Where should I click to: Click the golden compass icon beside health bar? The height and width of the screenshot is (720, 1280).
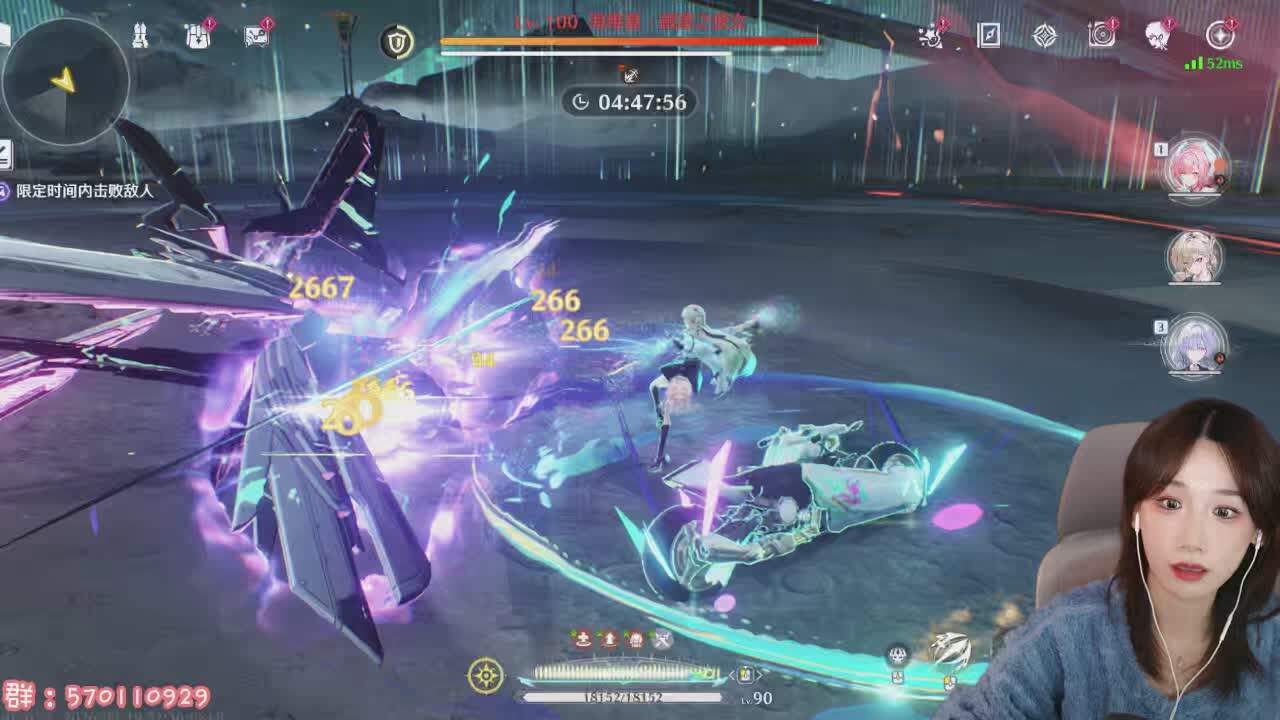(486, 676)
